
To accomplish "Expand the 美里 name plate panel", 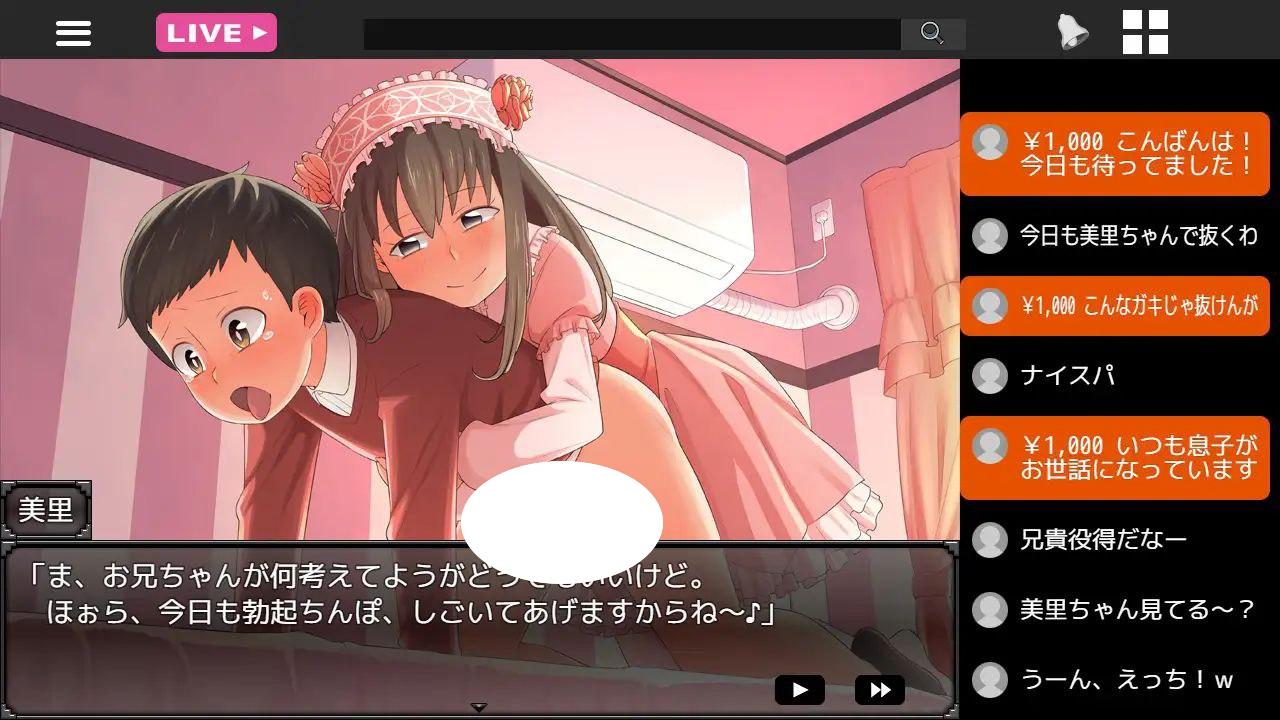I will click(48, 511).
